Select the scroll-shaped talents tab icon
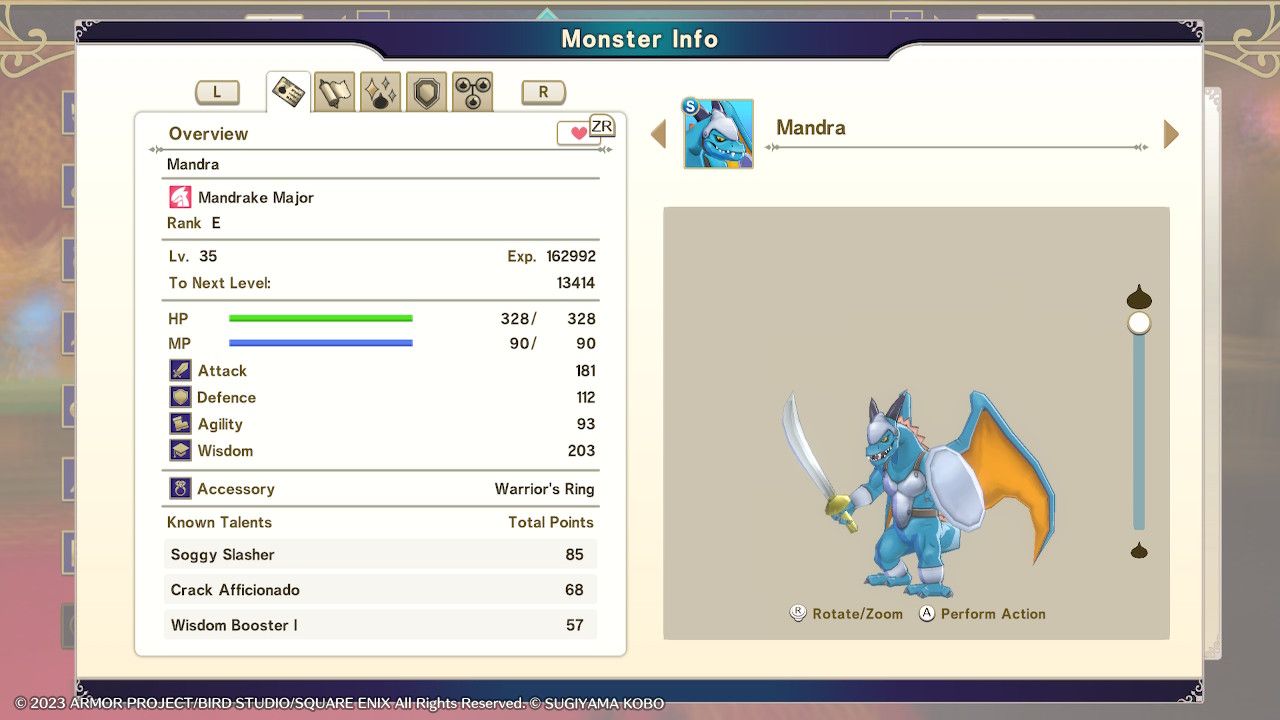Screen dimensions: 1280x720 [333, 90]
